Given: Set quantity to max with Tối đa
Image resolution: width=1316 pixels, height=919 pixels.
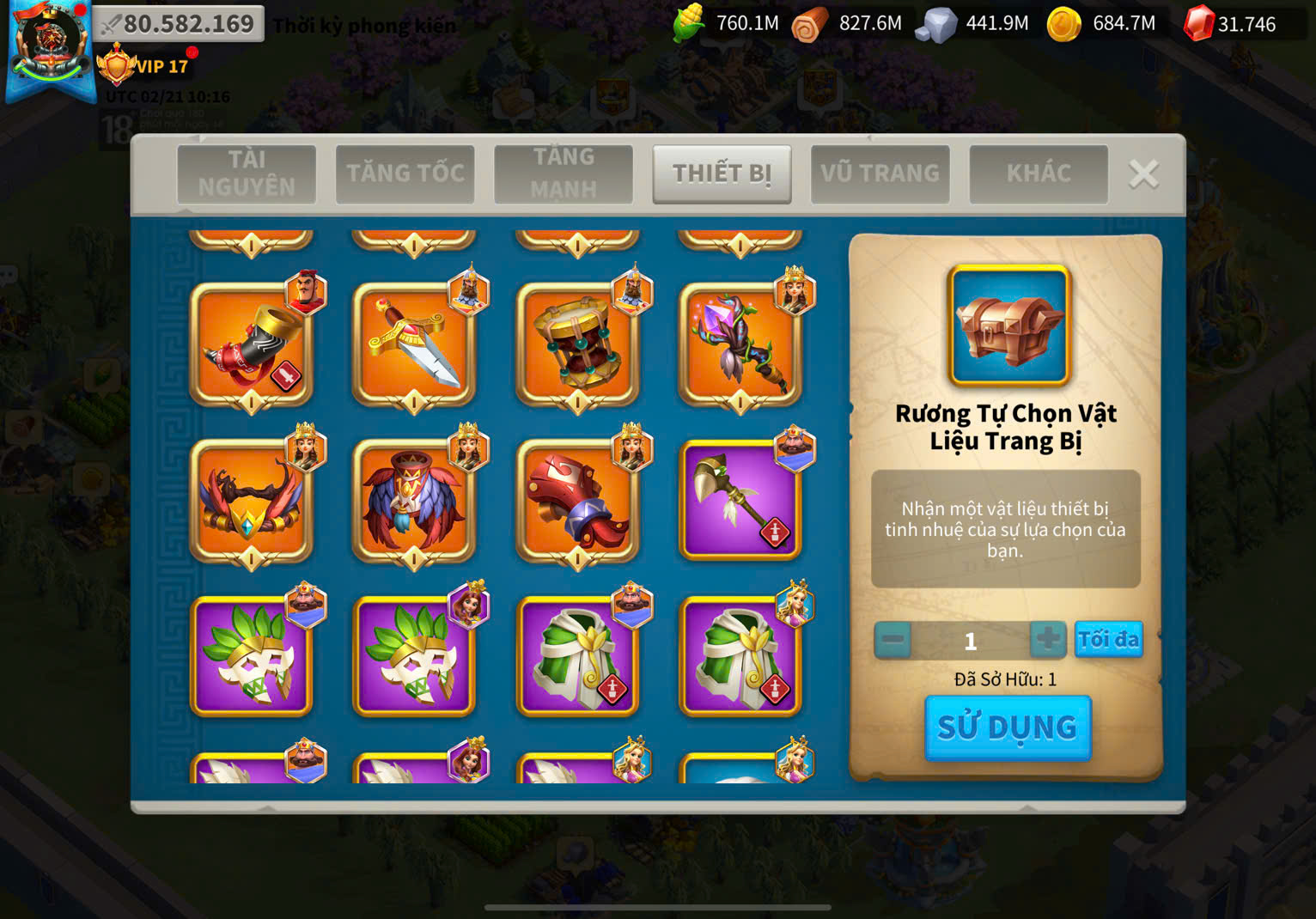Looking at the screenshot, I should (1108, 640).
